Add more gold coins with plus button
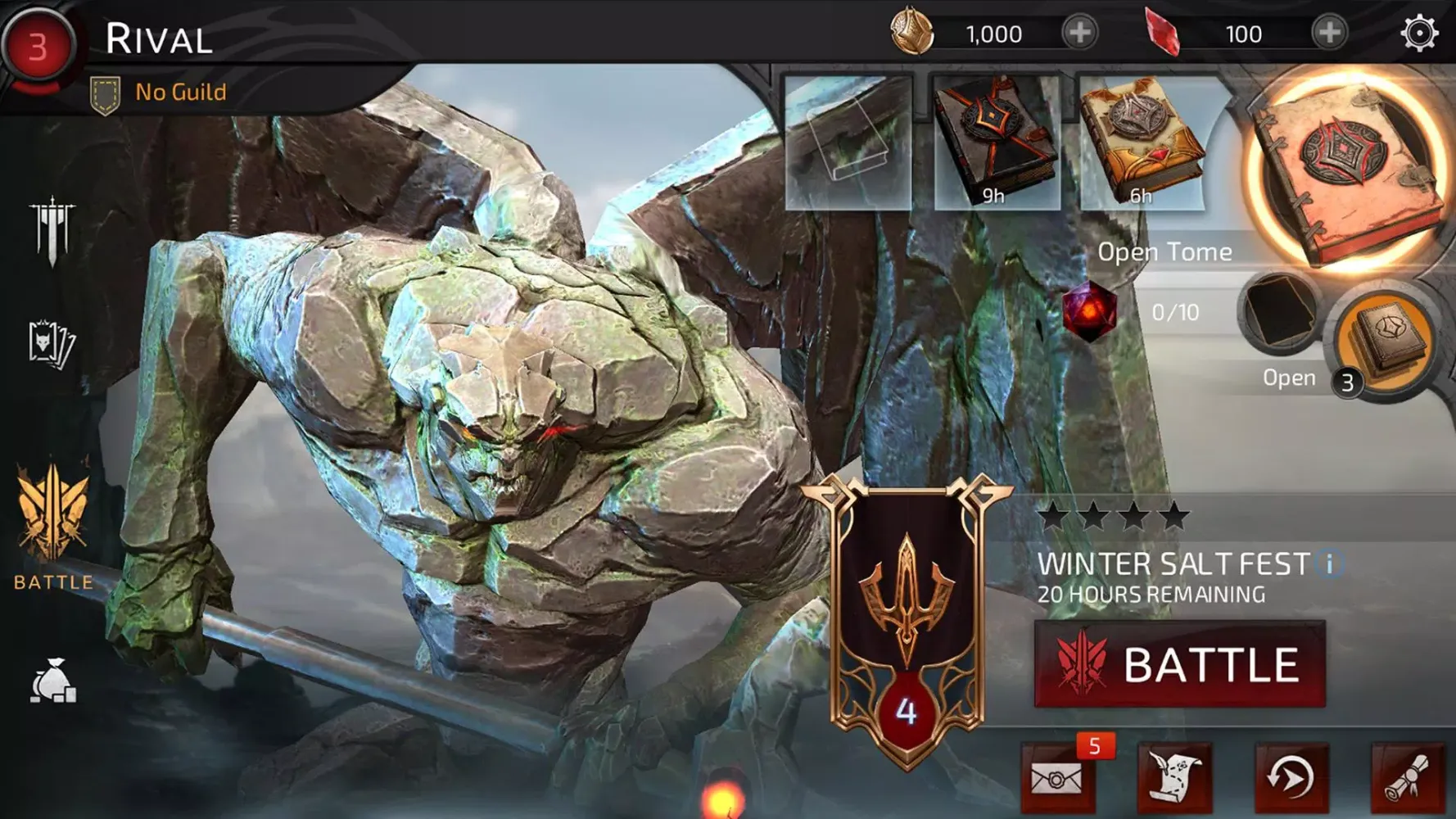This screenshot has width=1456, height=819. 1079,34
